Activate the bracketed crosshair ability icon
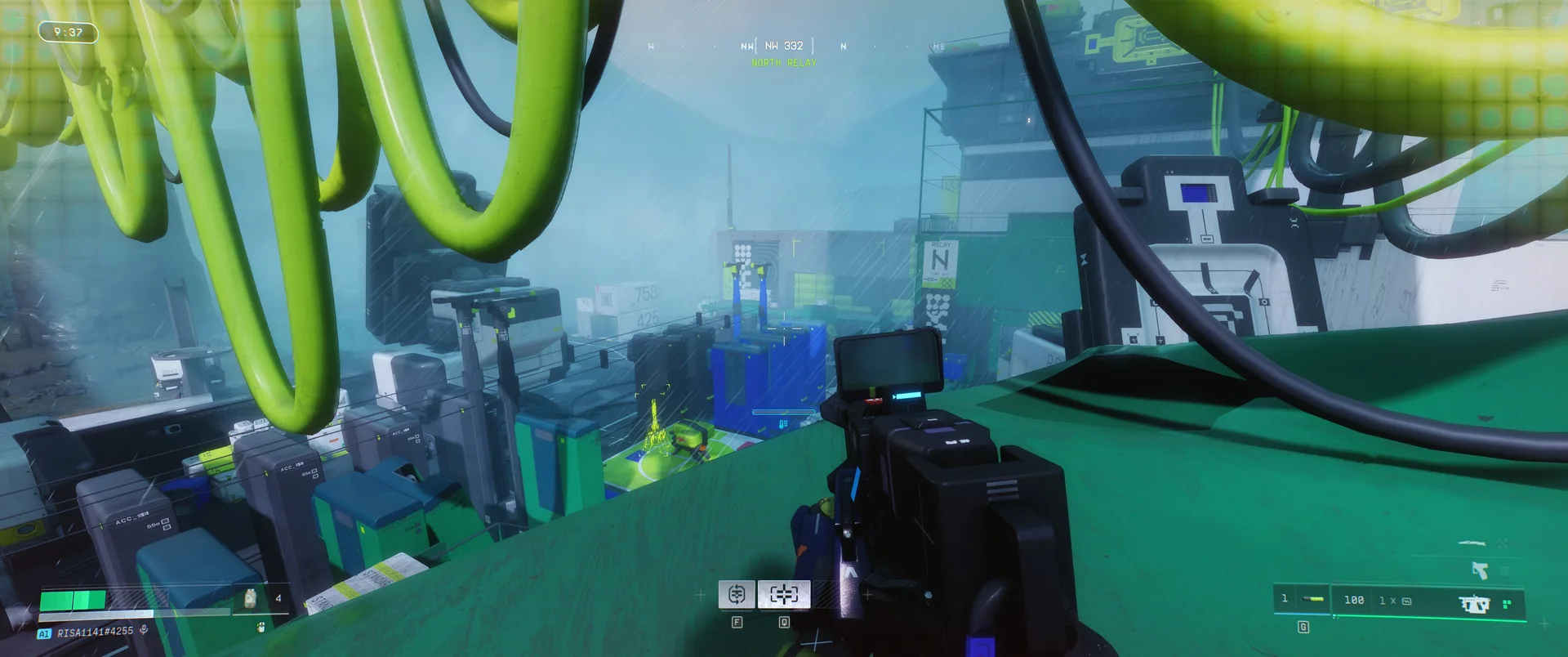The width and height of the screenshot is (1568, 657). (x=784, y=594)
